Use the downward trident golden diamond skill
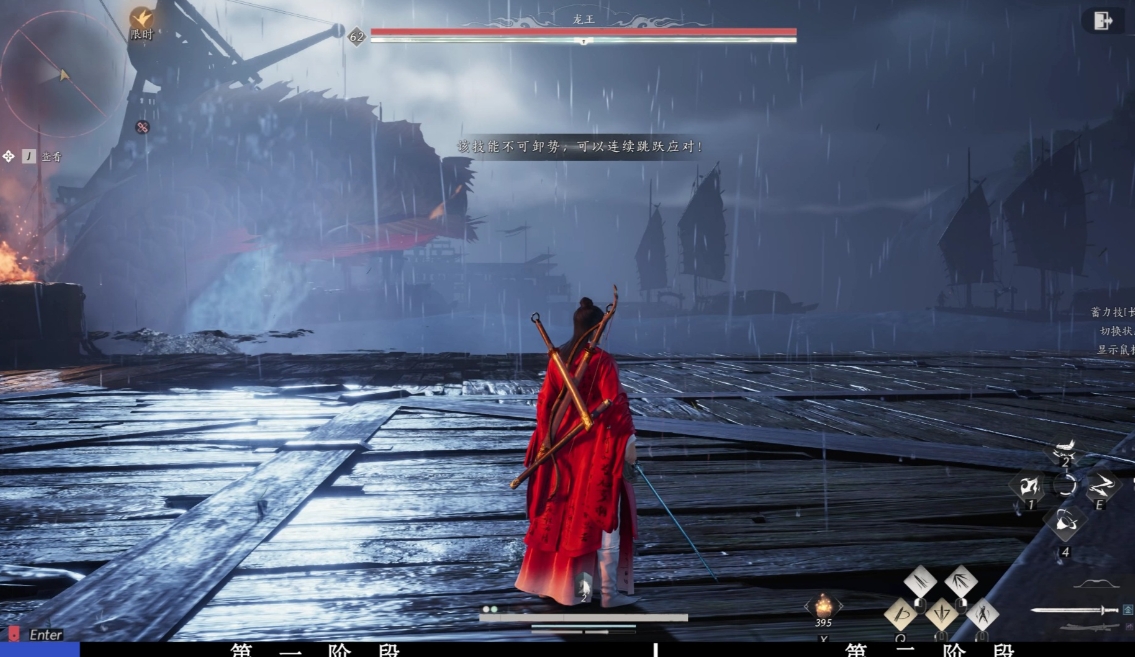 941,613
